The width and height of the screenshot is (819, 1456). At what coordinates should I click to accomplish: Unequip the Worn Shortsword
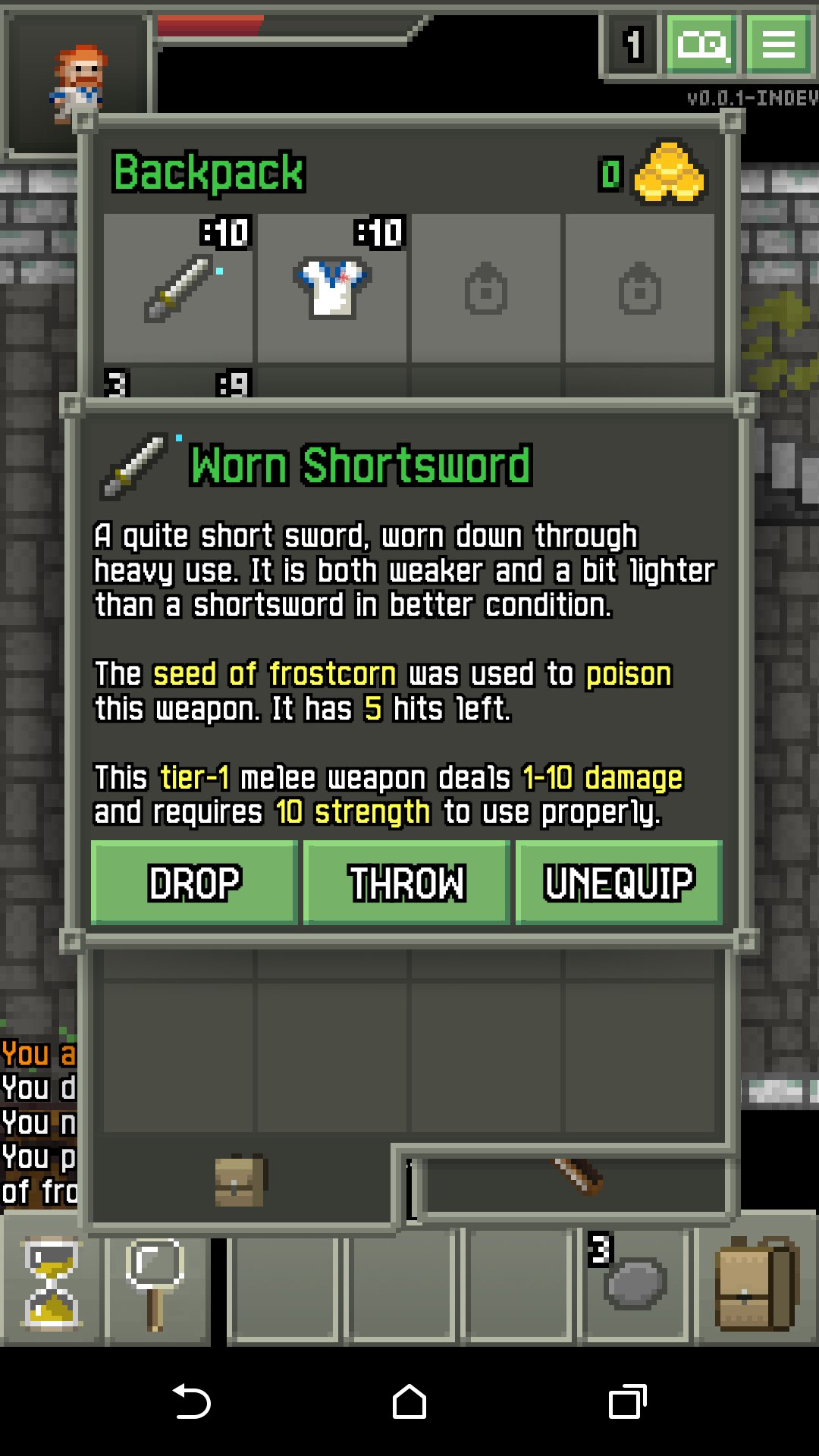click(x=619, y=882)
